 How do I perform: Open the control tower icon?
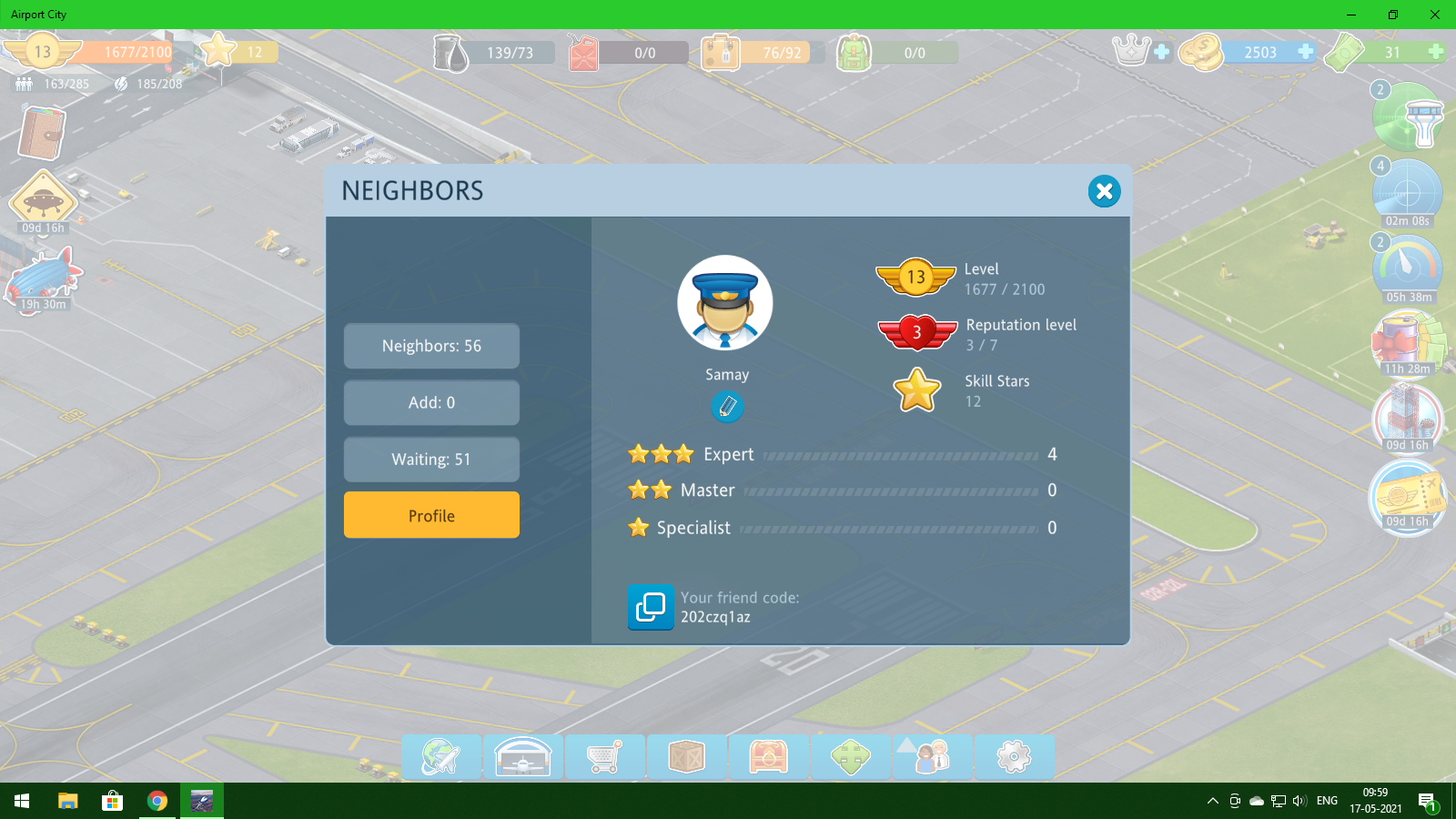1409,118
